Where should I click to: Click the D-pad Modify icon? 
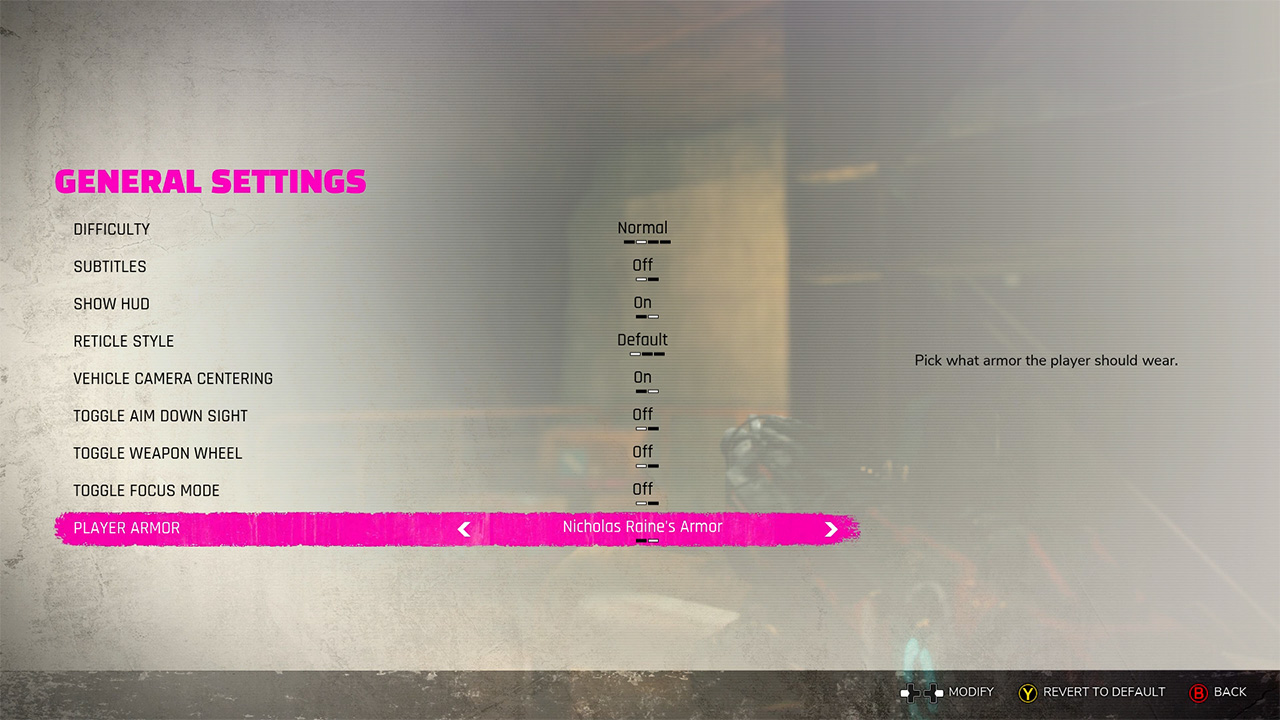click(x=922, y=692)
